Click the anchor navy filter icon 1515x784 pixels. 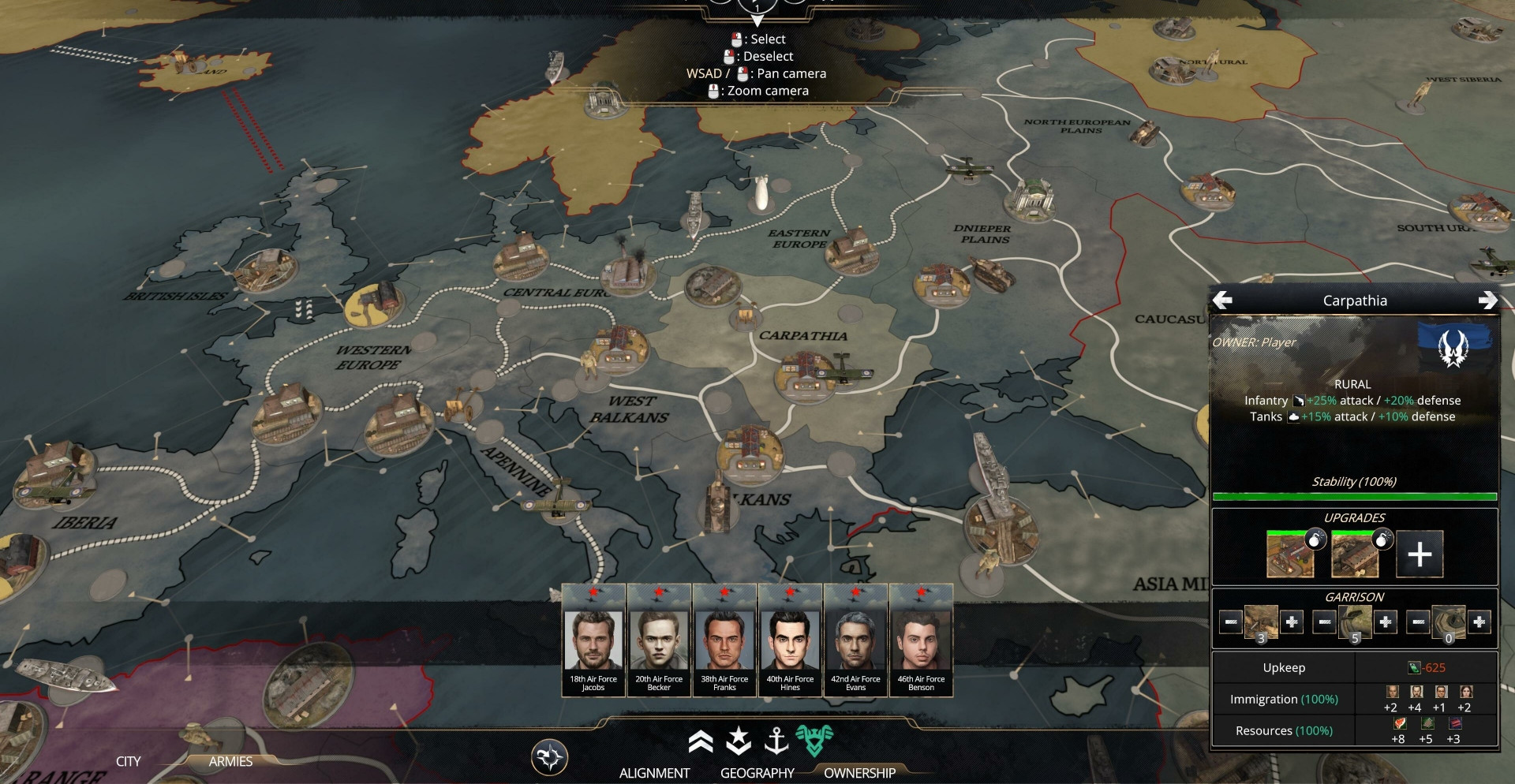point(777,741)
